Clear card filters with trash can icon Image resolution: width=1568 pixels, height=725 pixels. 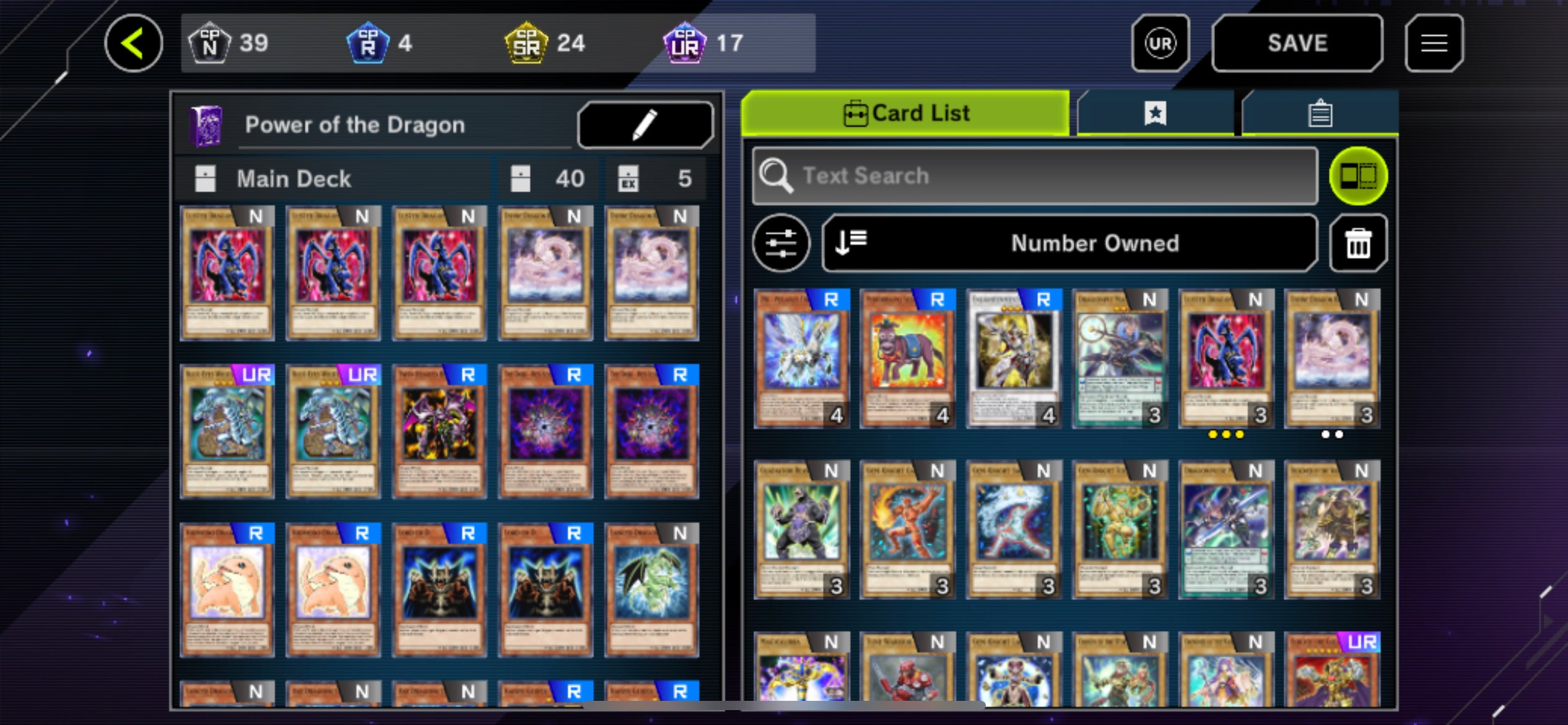[x=1358, y=243]
